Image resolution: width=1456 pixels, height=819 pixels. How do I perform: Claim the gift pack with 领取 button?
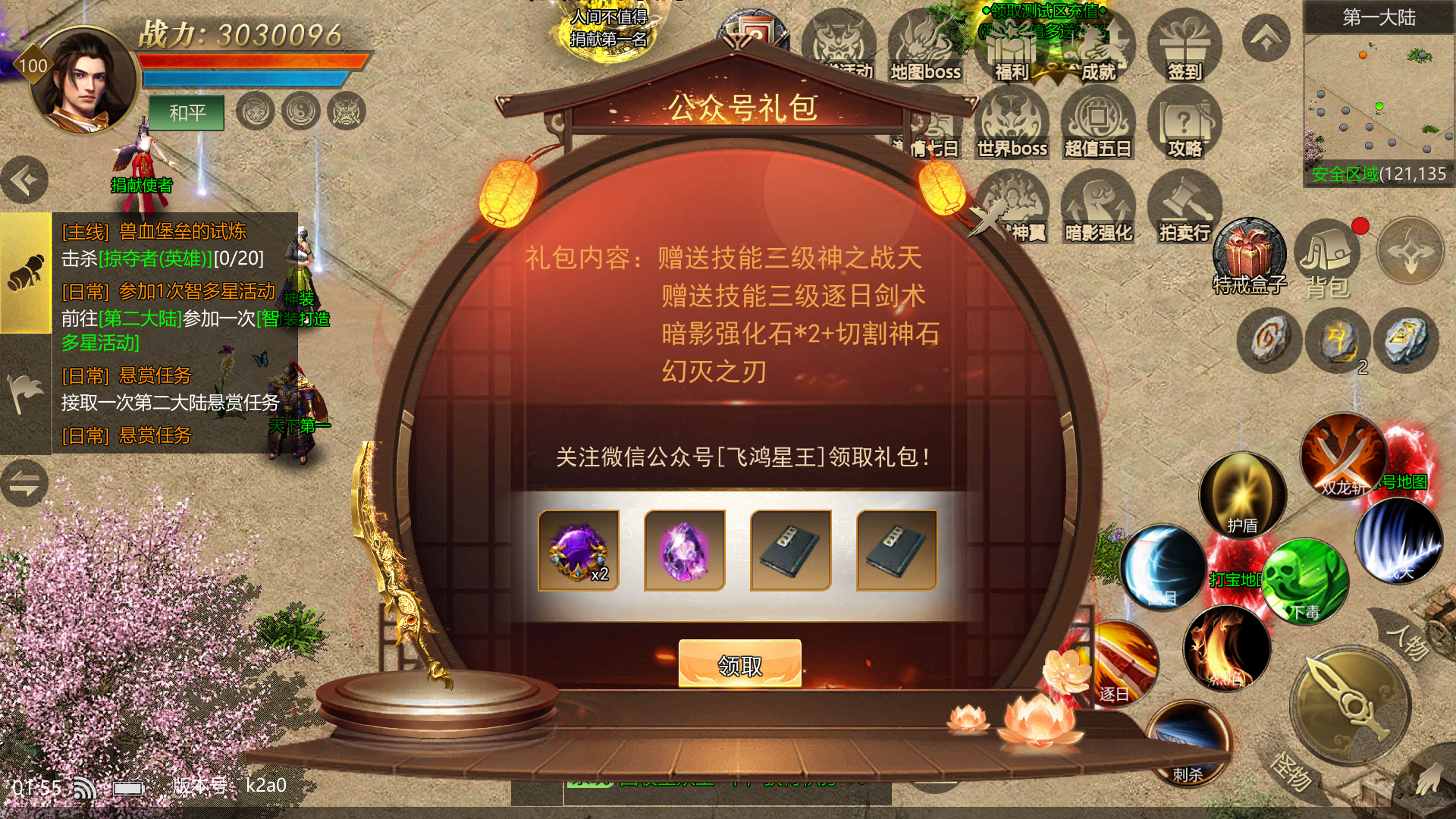click(x=739, y=664)
